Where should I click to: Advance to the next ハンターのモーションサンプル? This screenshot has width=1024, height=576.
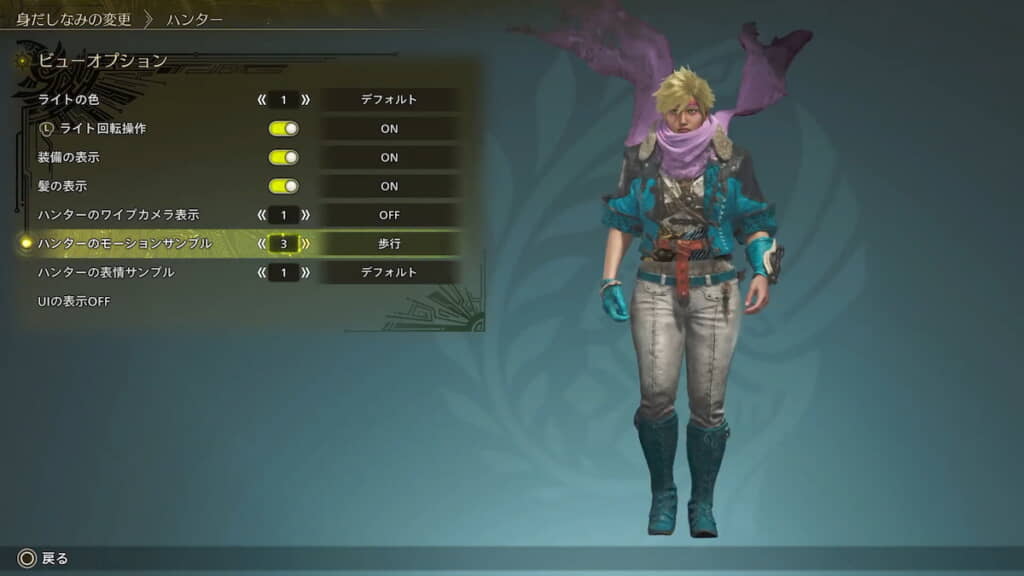pos(305,243)
